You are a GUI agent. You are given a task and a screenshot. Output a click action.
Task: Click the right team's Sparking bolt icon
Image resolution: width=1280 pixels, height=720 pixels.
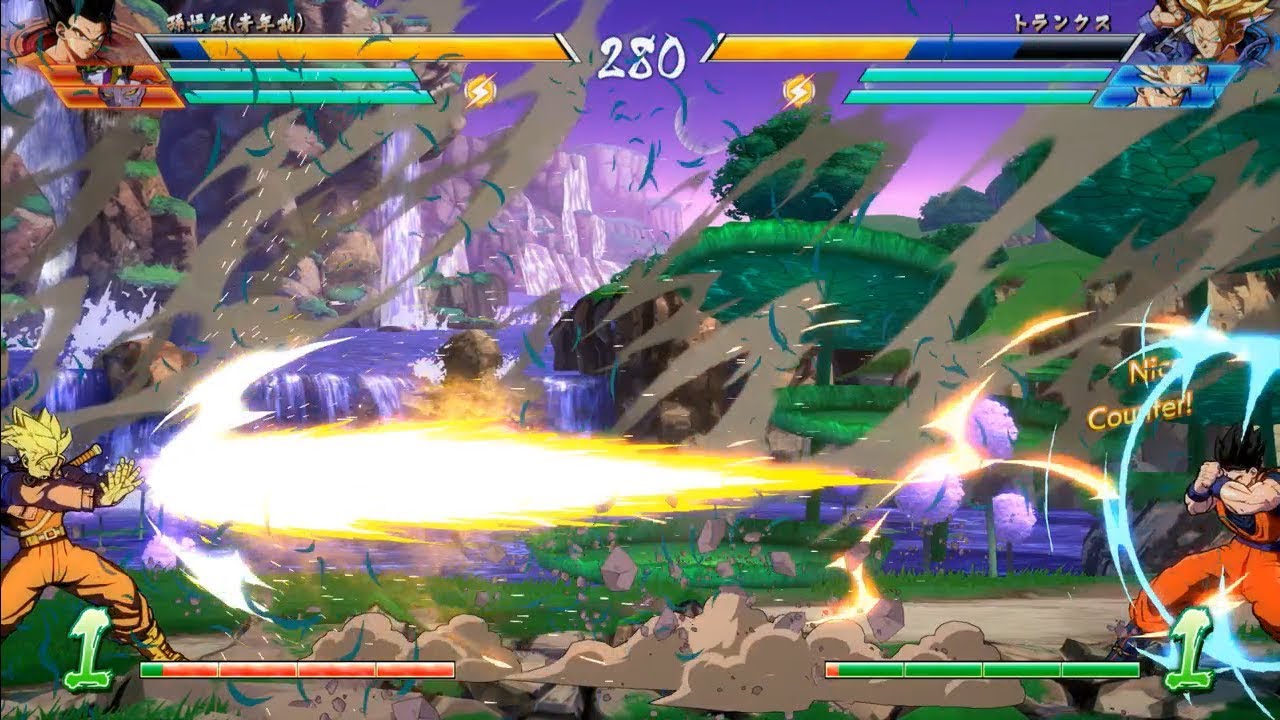click(x=798, y=88)
